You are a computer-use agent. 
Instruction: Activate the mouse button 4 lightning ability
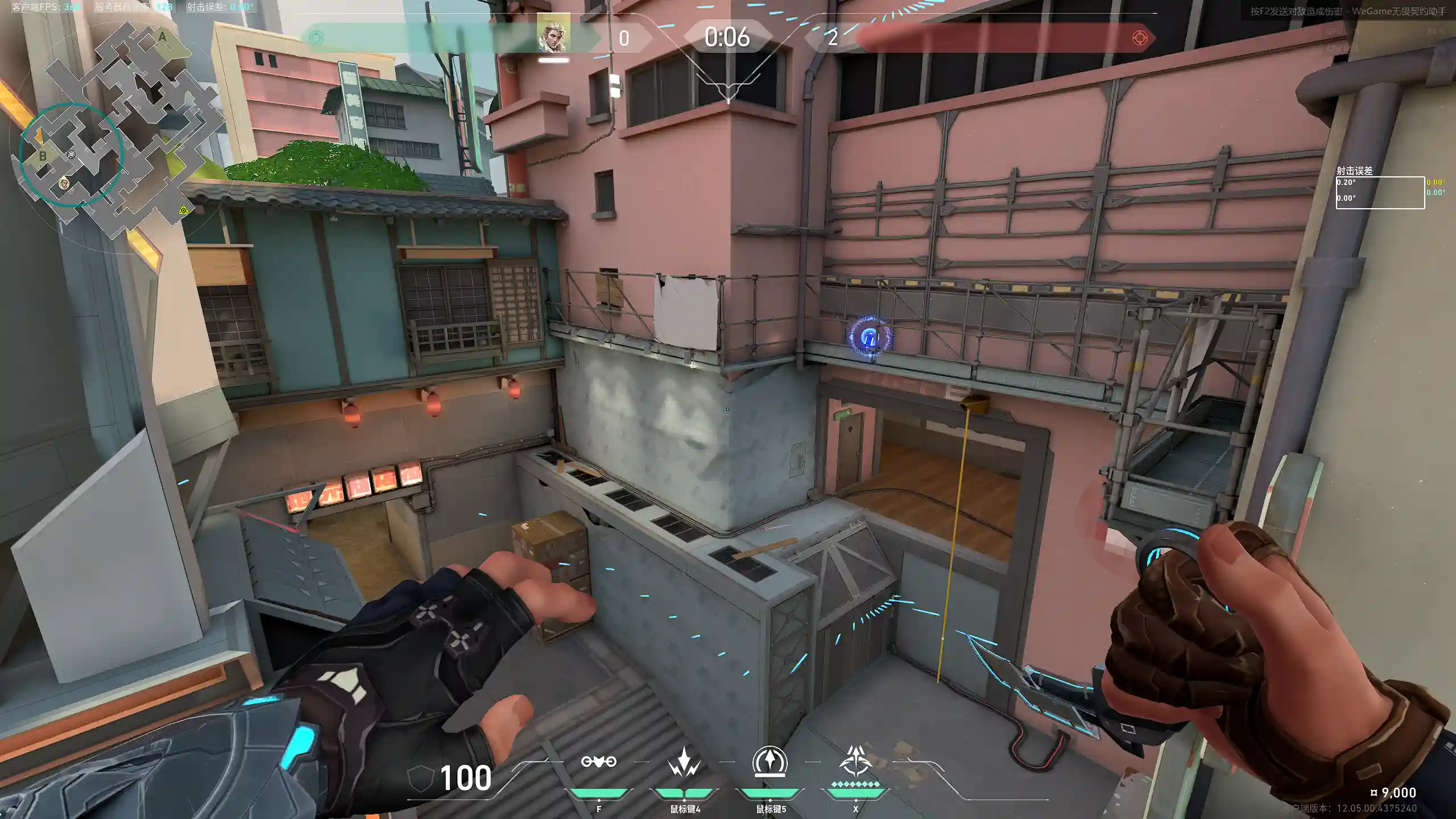tap(684, 762)
